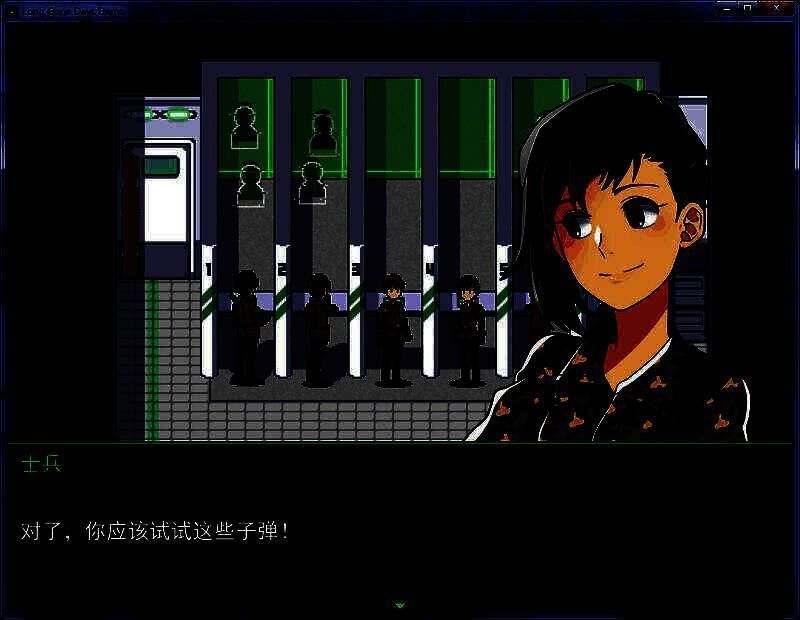Close the game window
This screenshot has height=620, width=800.
point(775,7)
